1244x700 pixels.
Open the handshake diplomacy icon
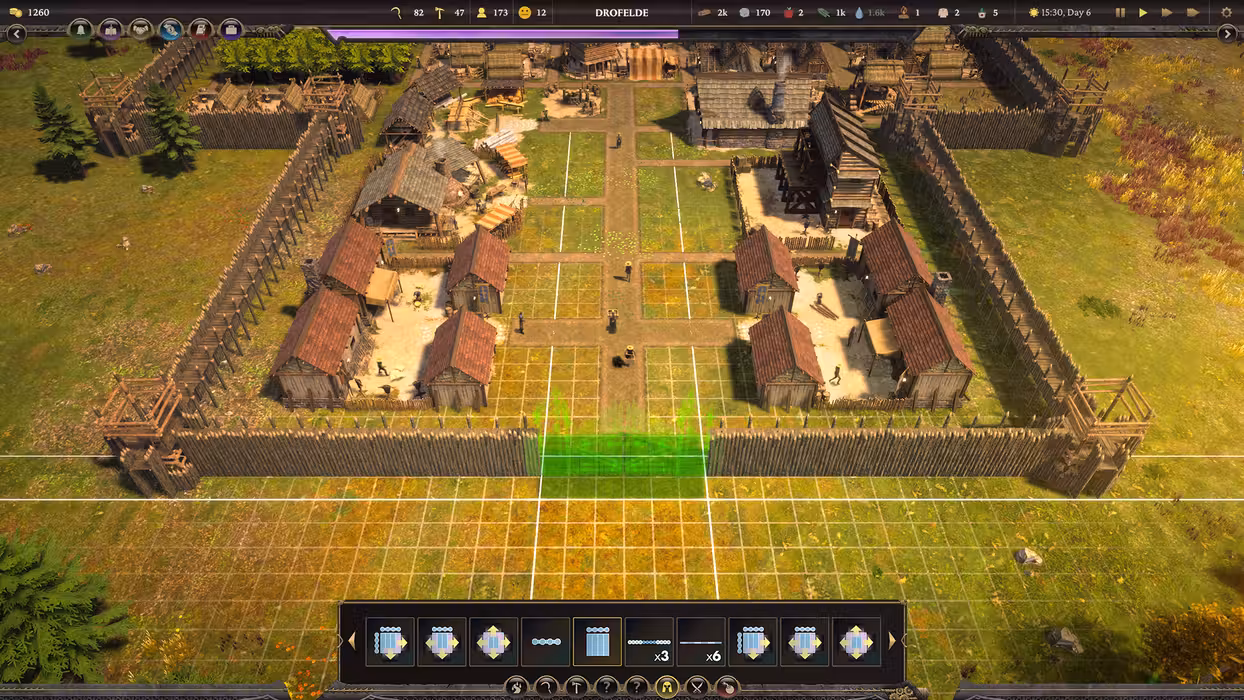click(x=141, y=30)
